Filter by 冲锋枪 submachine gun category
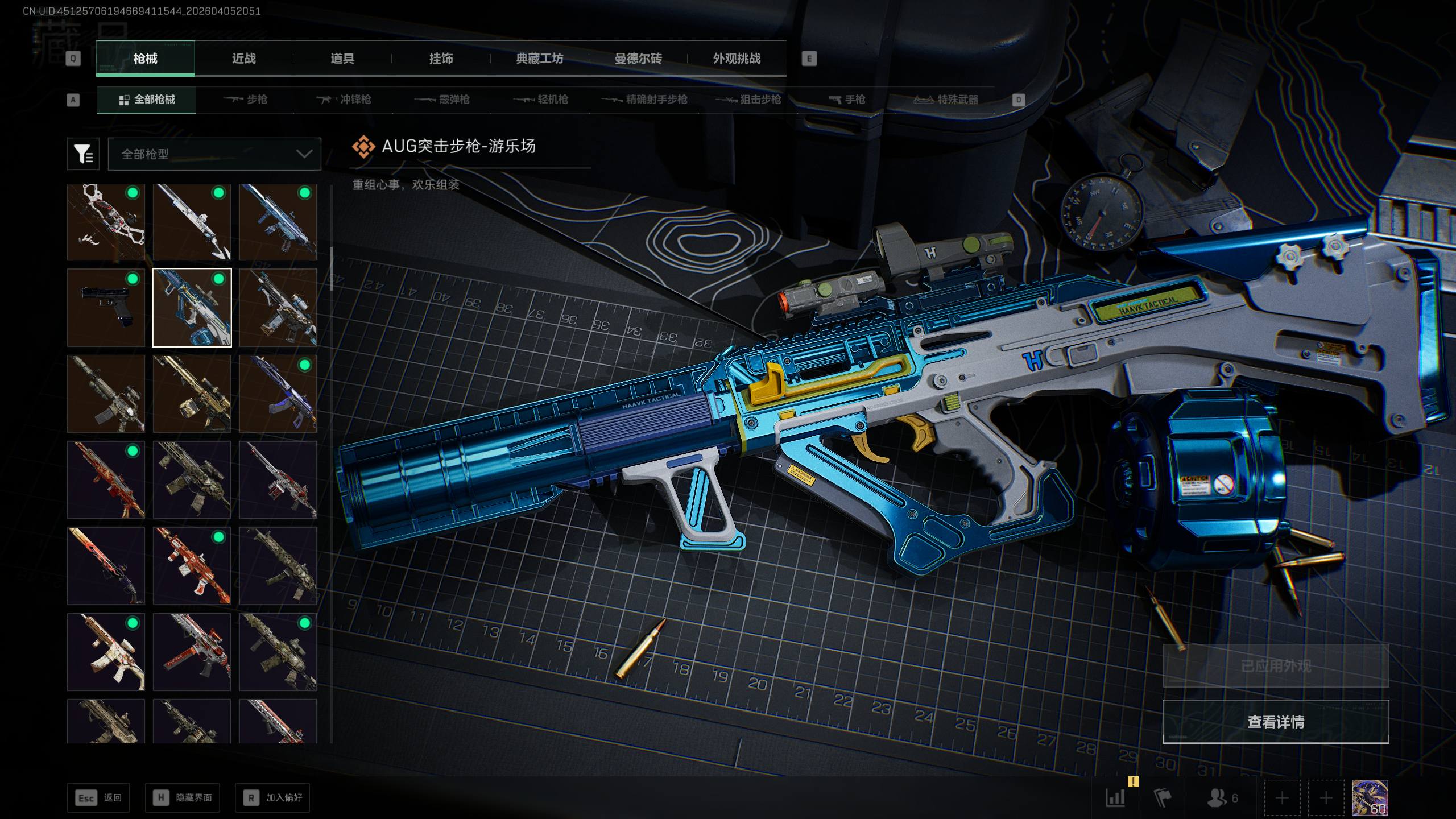This screenshot has width=1456, height=819. coord(344,100)
